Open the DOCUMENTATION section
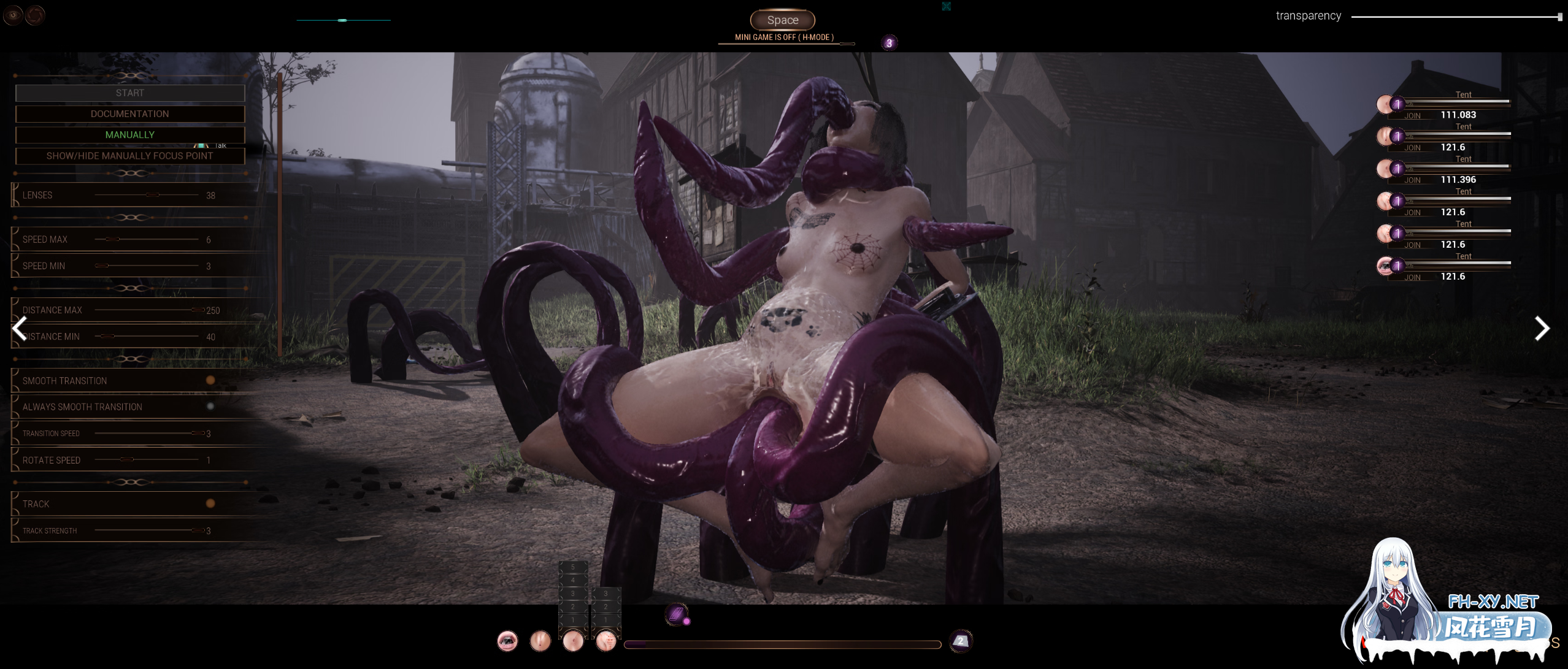Viewport: 1568px width, 669px height. point(130,113)
